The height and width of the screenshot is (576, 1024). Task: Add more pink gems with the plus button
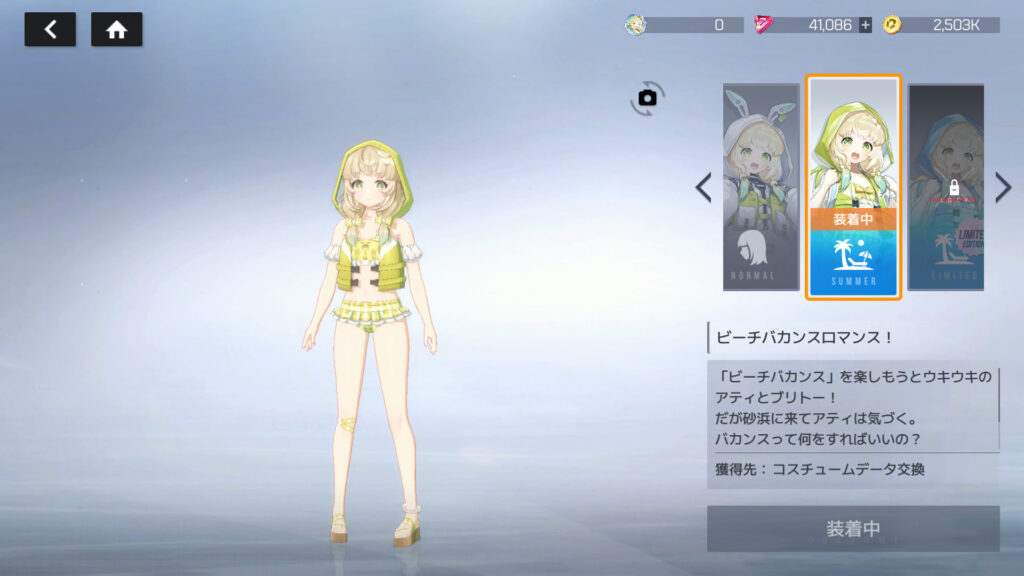point(865,25)
